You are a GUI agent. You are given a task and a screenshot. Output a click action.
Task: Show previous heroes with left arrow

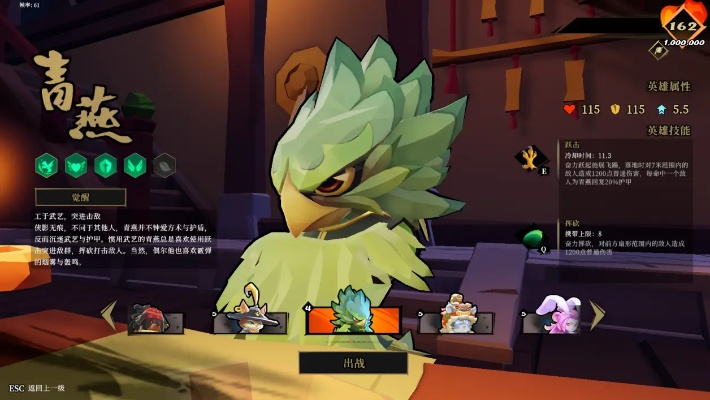(x=108, y=316)
